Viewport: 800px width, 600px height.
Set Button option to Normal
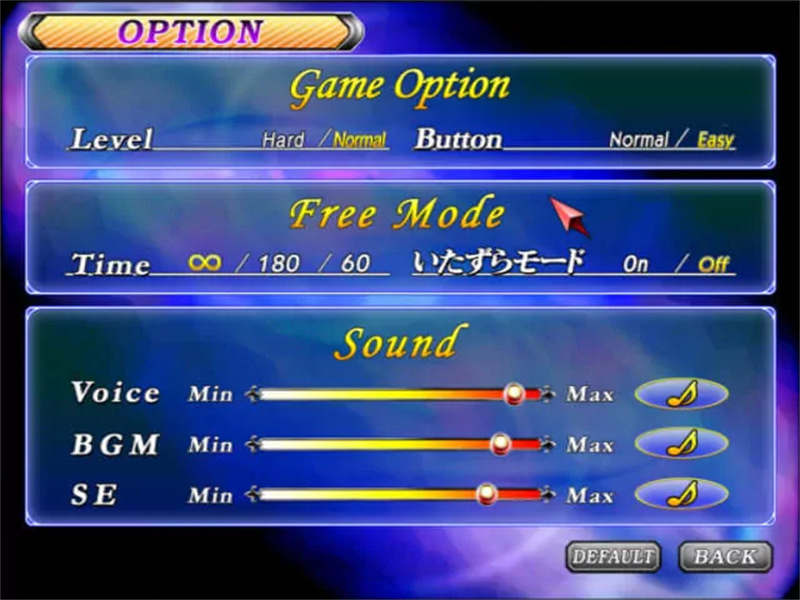click(638, 140)
